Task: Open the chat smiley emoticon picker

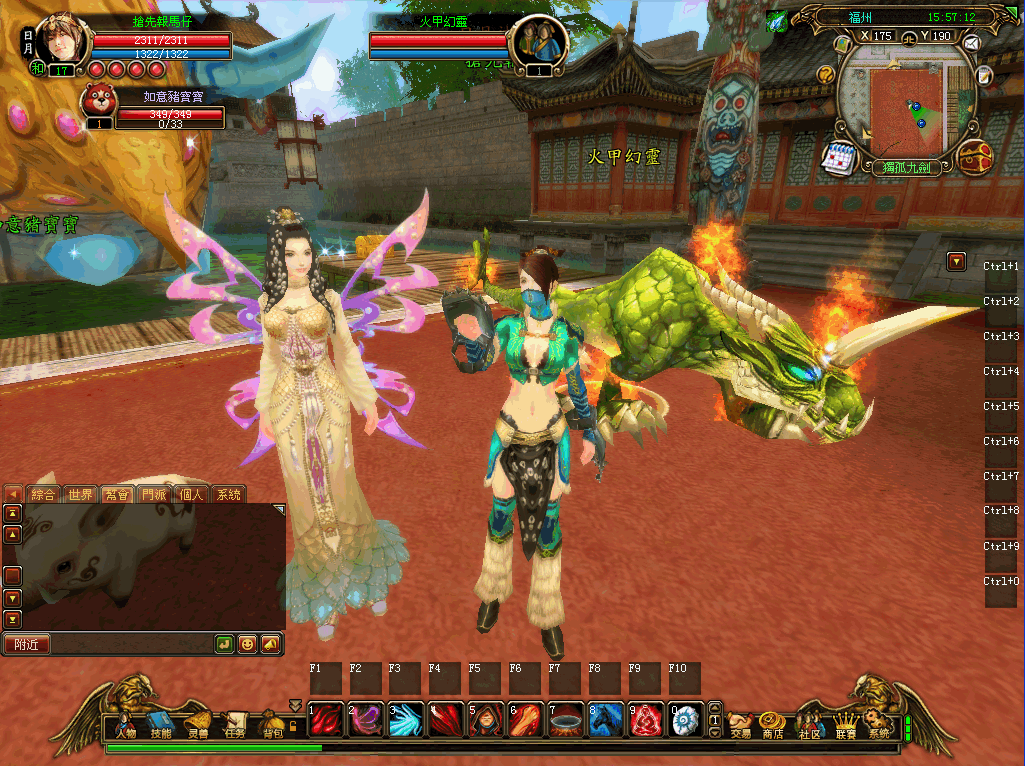Action: coord(246,645)
